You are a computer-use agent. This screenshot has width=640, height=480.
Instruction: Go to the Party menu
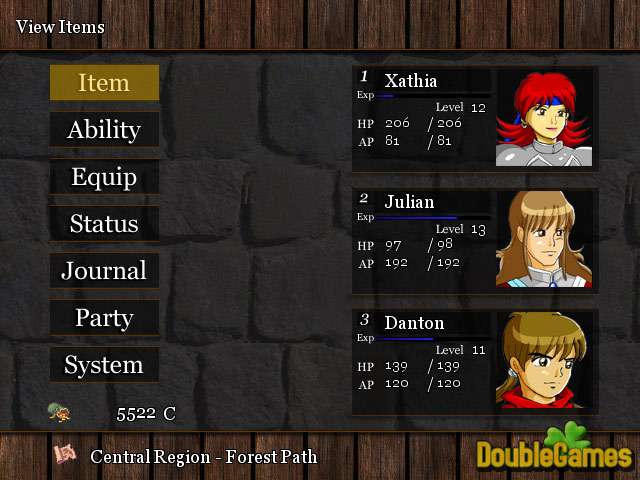104,317
